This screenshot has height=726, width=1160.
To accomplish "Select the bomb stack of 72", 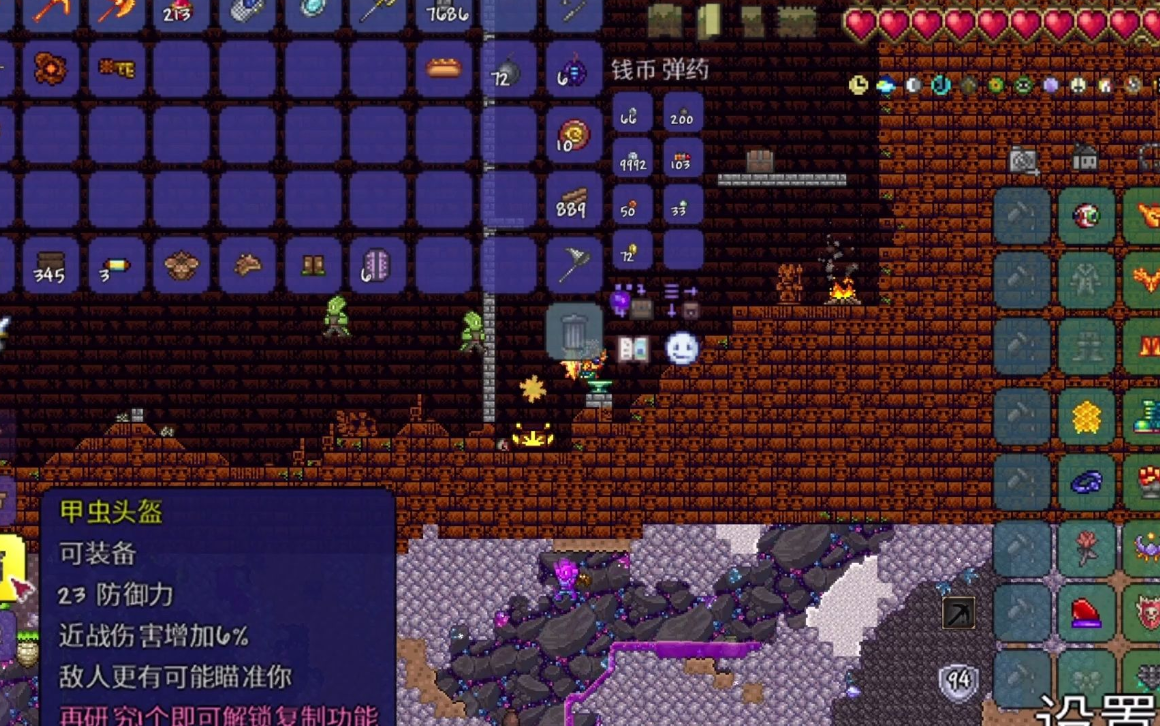I will click(x=508, y=70).
